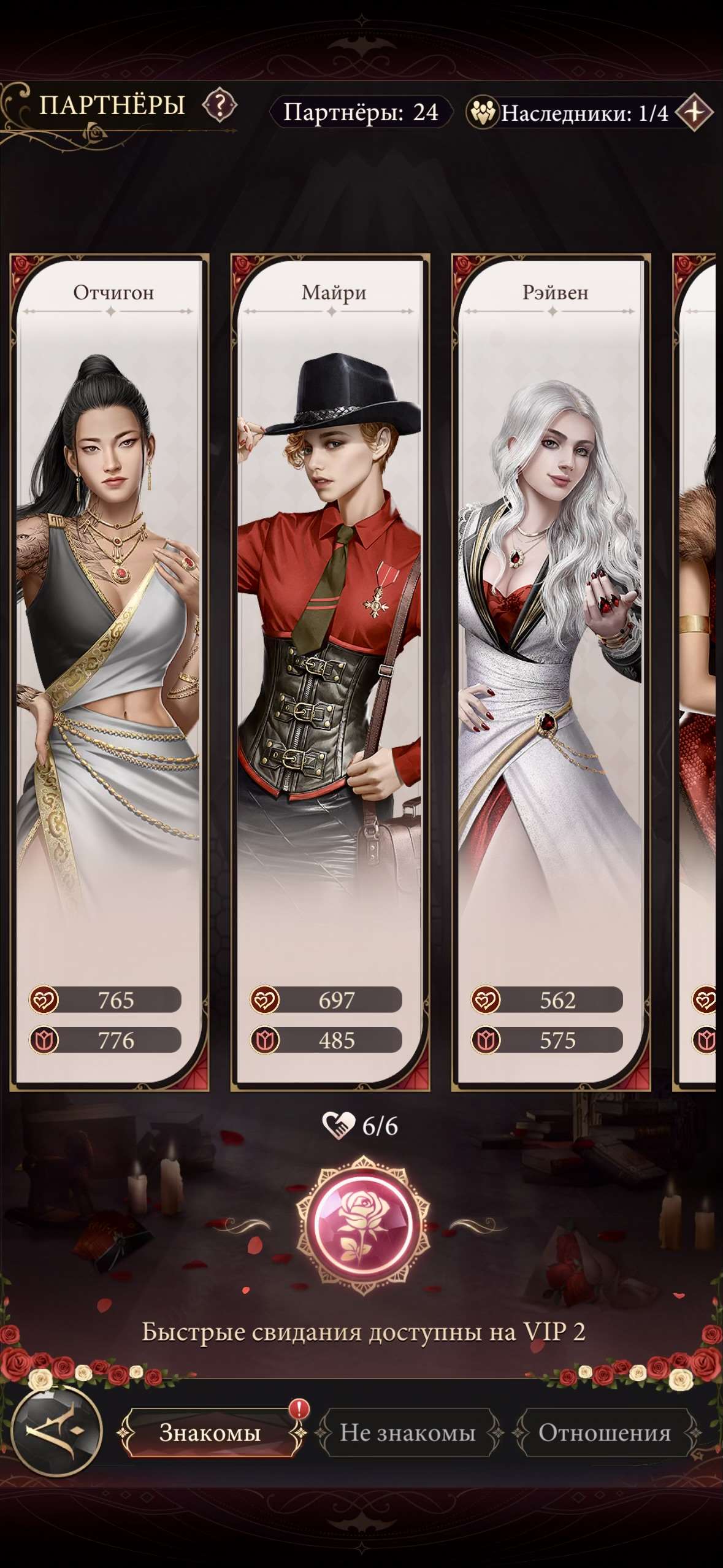The height and width of the screenshot is (1568, 723).
Task: Add heirs with the plus button
Action: coord(694,112)
